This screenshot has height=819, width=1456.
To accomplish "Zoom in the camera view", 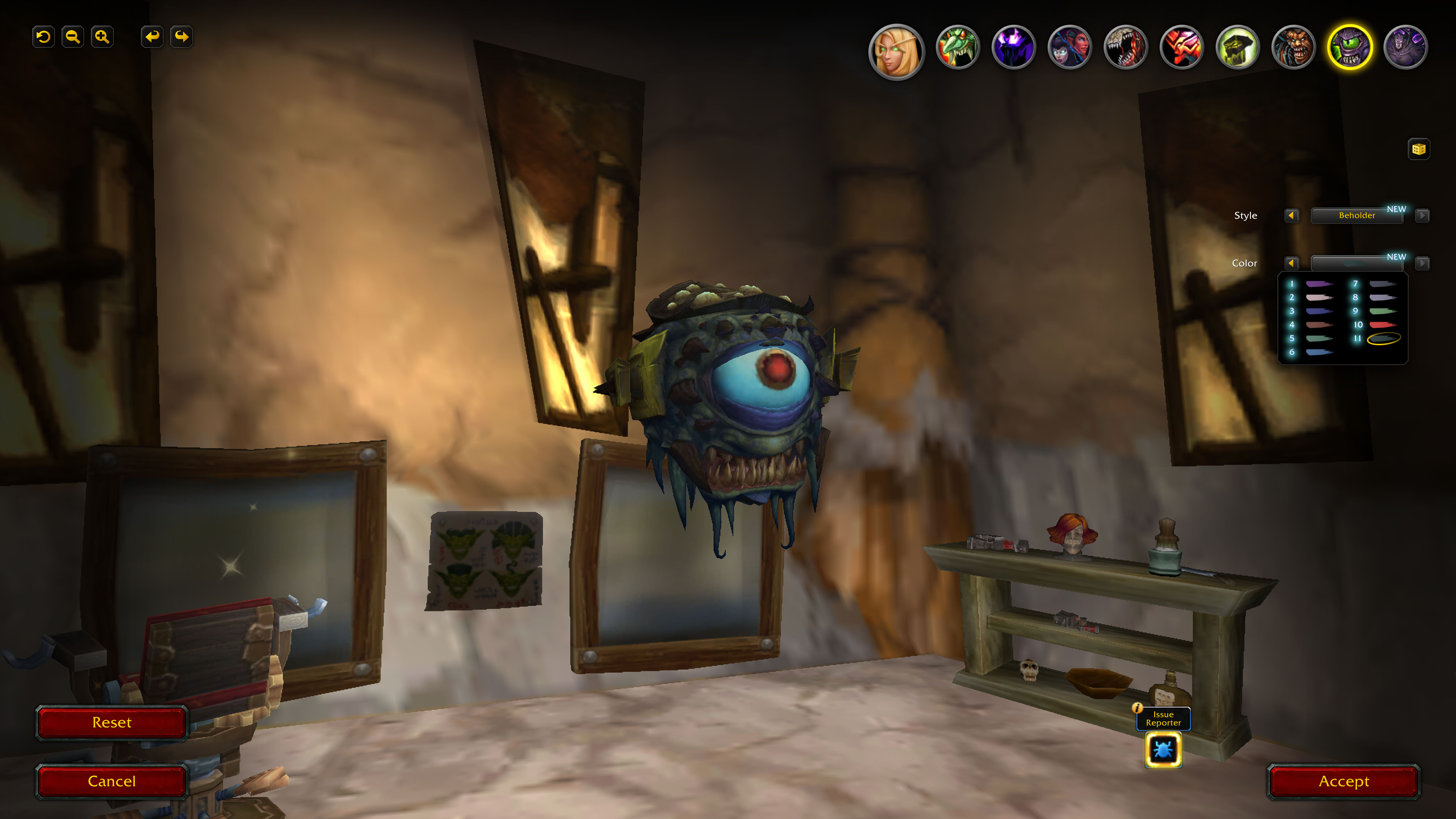I will 102,37.
